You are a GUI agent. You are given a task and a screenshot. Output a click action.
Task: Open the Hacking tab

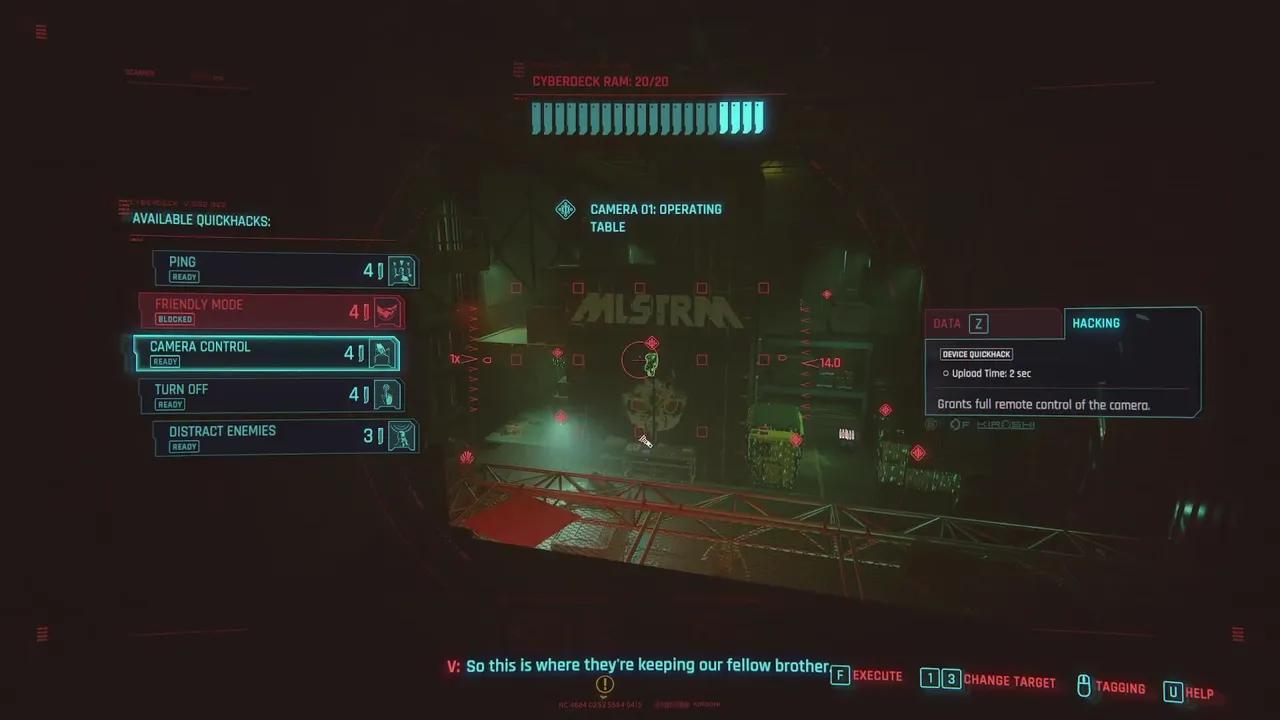[x=1130, y=323]
